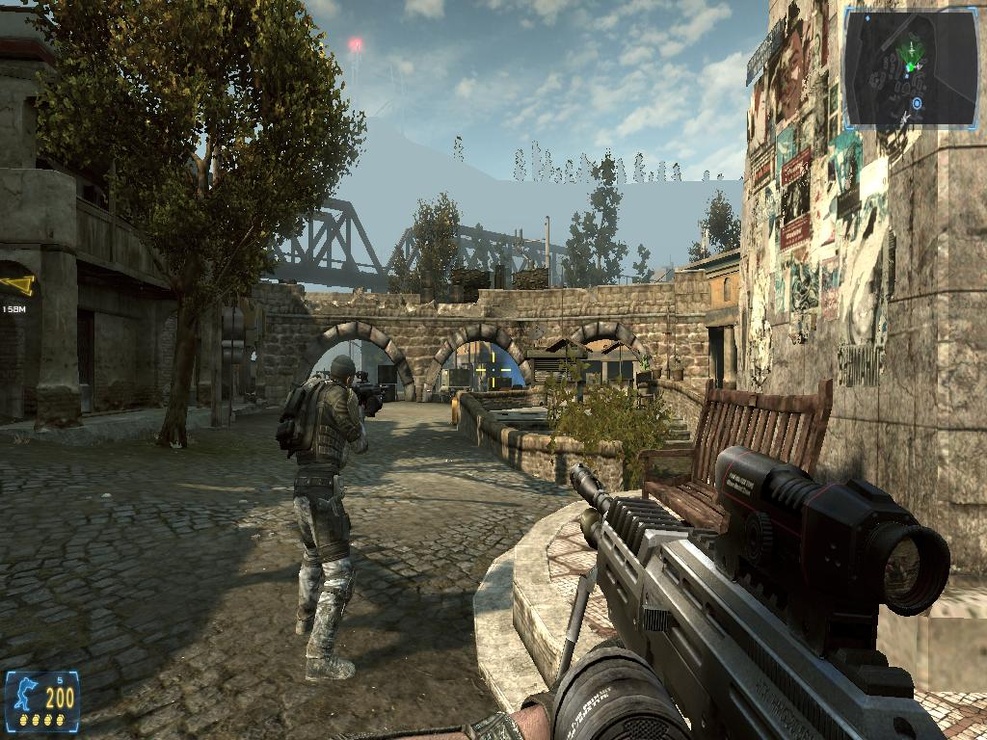Click the yellow objective direction arrow

[18, 285]
